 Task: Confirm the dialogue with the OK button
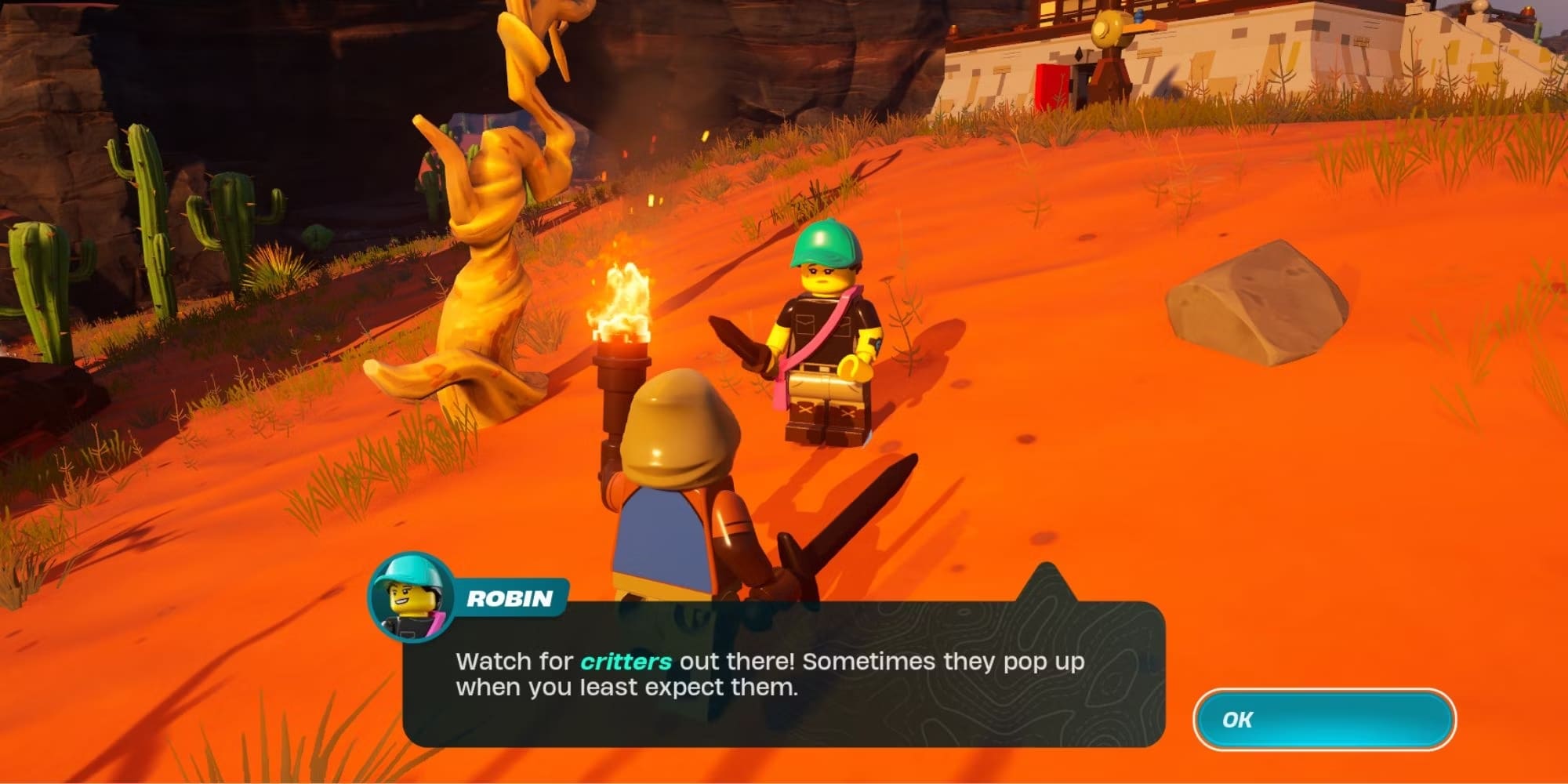pos(1323,719)
